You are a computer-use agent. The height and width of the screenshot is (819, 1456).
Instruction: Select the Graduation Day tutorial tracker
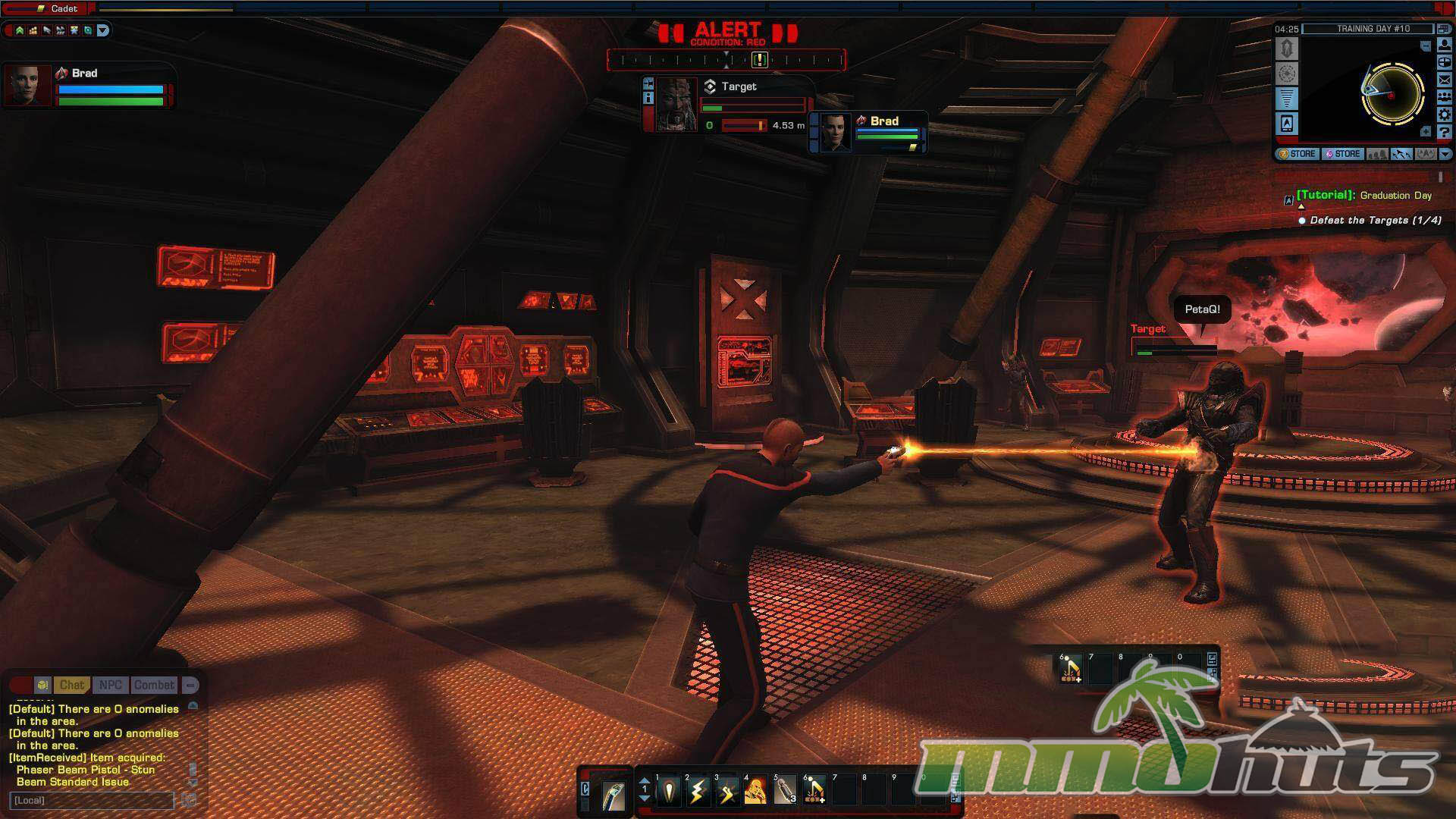[x=1363, y=196]
